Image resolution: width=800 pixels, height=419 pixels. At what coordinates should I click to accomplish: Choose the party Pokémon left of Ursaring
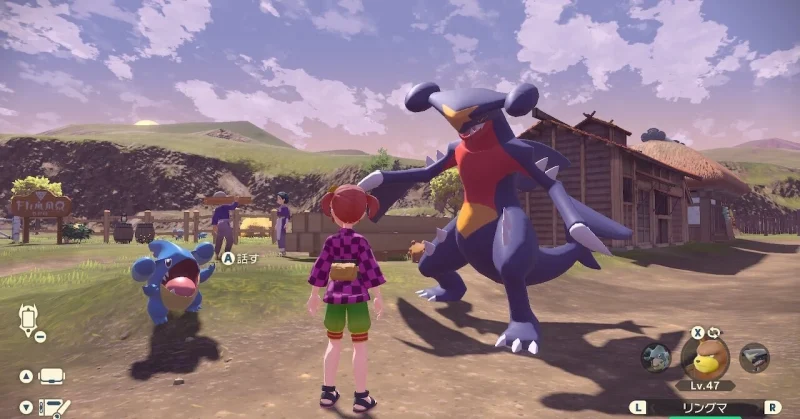click(656, 357)
